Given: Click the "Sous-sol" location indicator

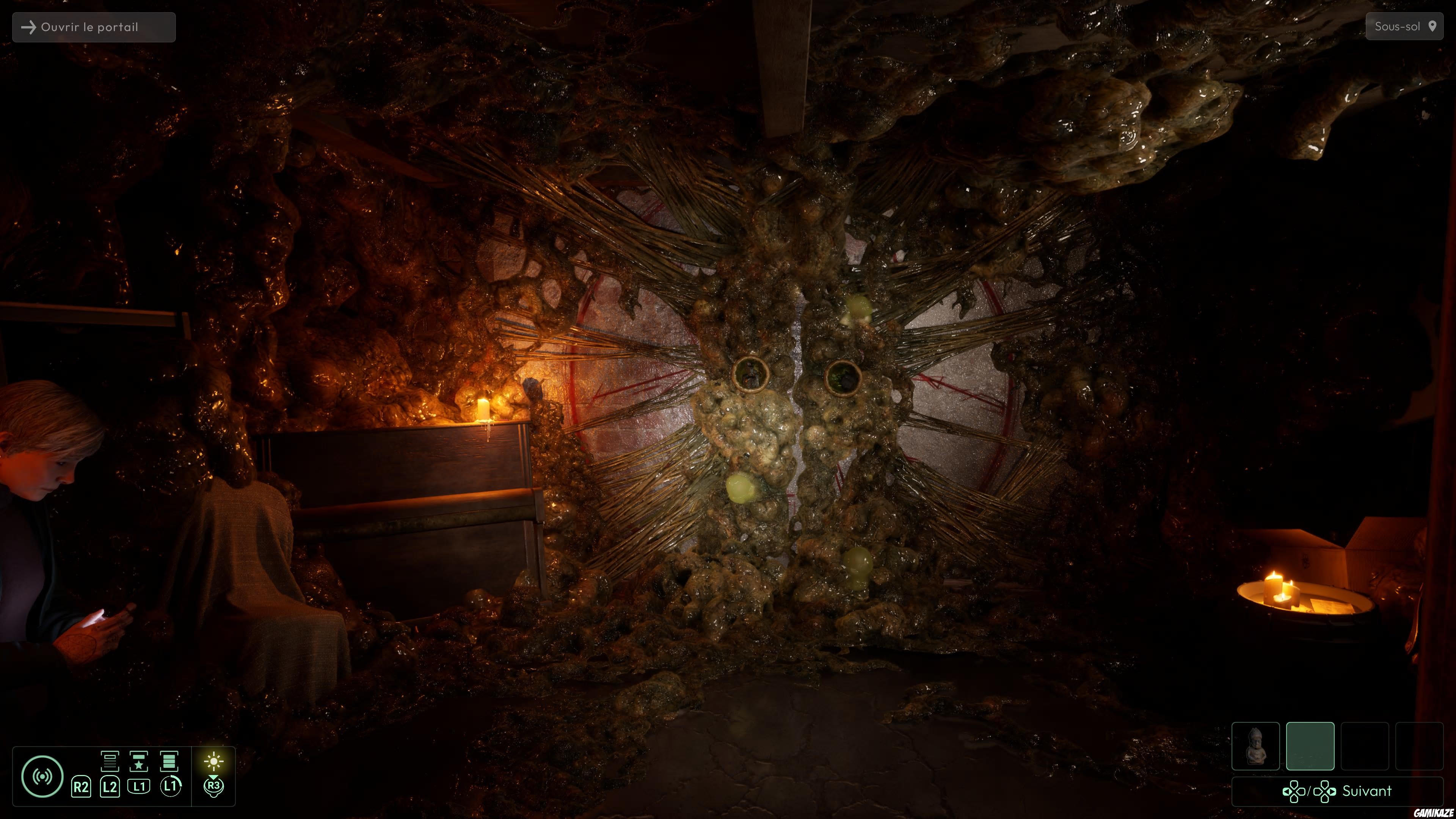Looking at the screenshot, I should pos(1404,27).
